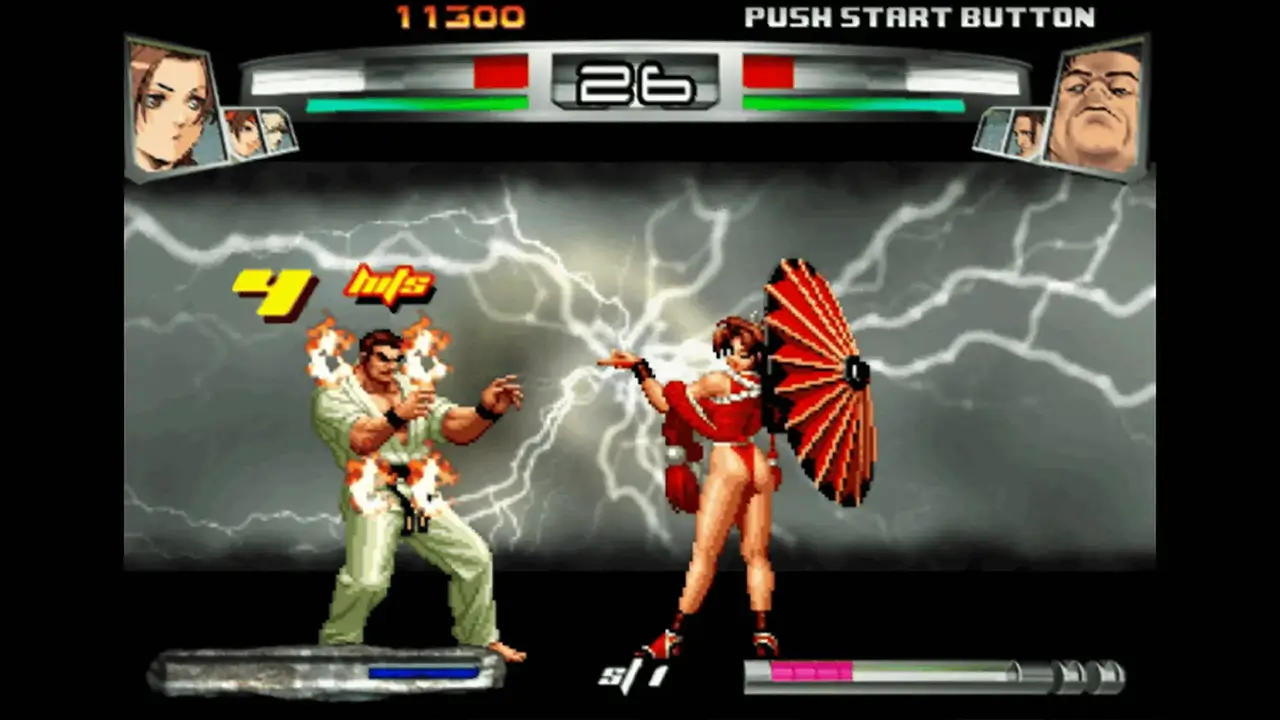The width and height of the screenshot is (1280, 720).
Task: Click the yellow '4 hits' combo counter
Action: 330,290
